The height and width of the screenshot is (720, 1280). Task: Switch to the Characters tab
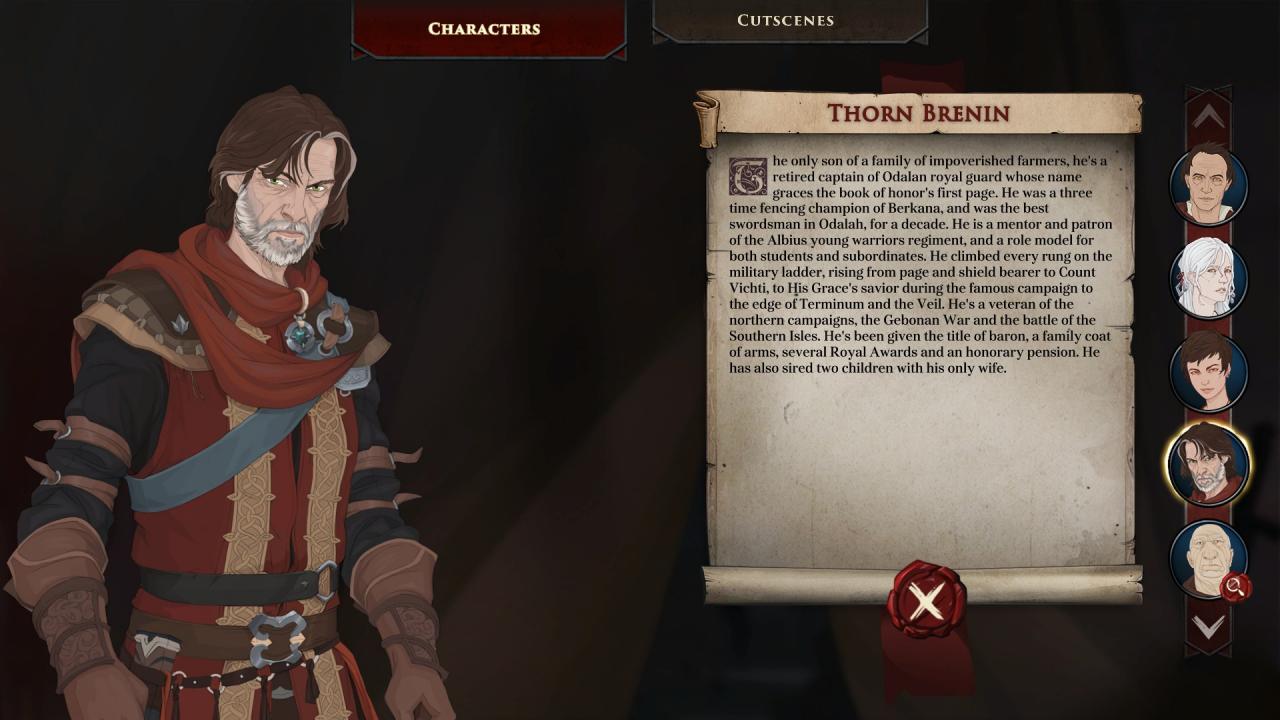(484, 28)
